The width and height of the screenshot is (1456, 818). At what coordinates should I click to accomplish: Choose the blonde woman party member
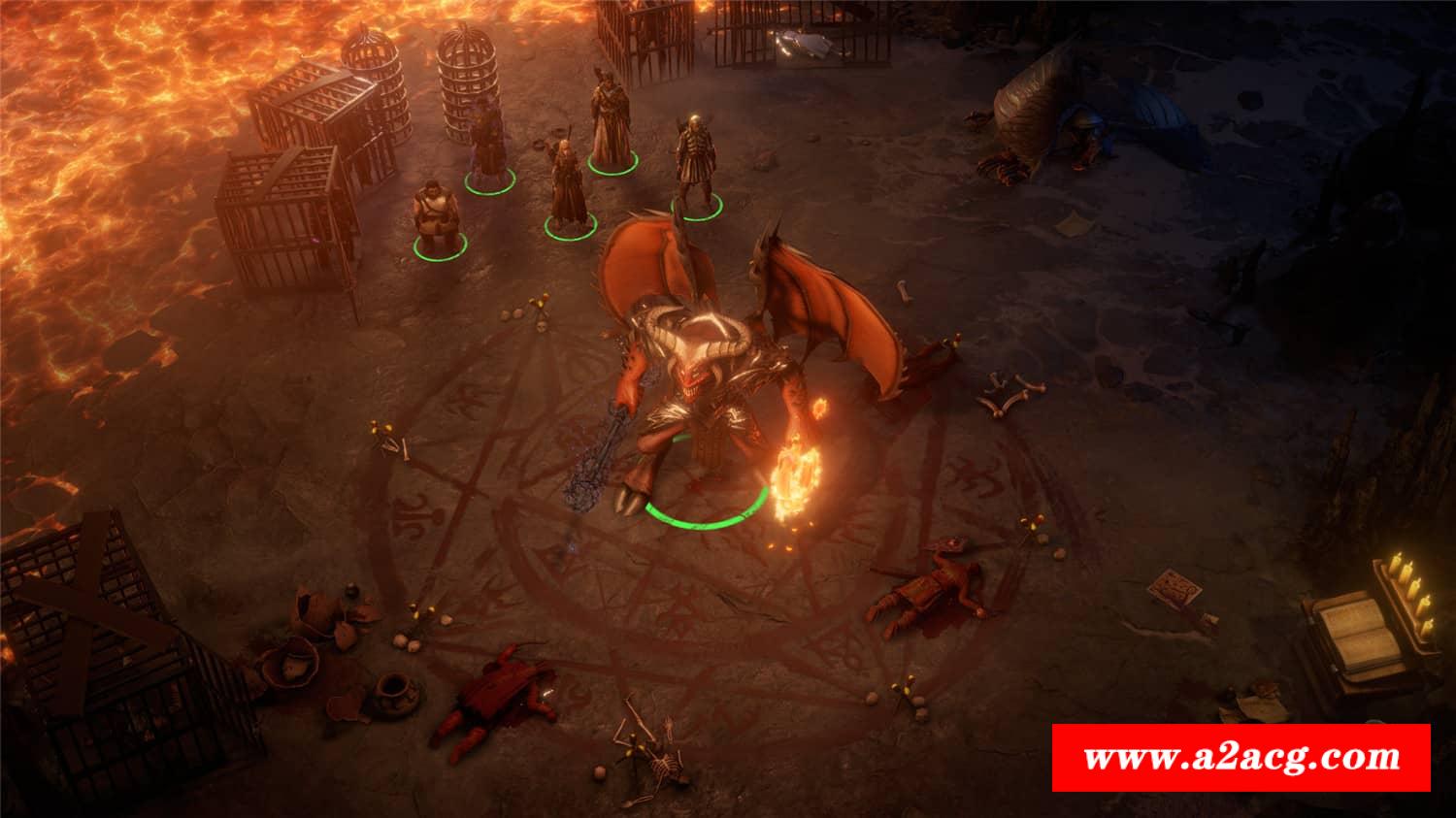point(565,189)
